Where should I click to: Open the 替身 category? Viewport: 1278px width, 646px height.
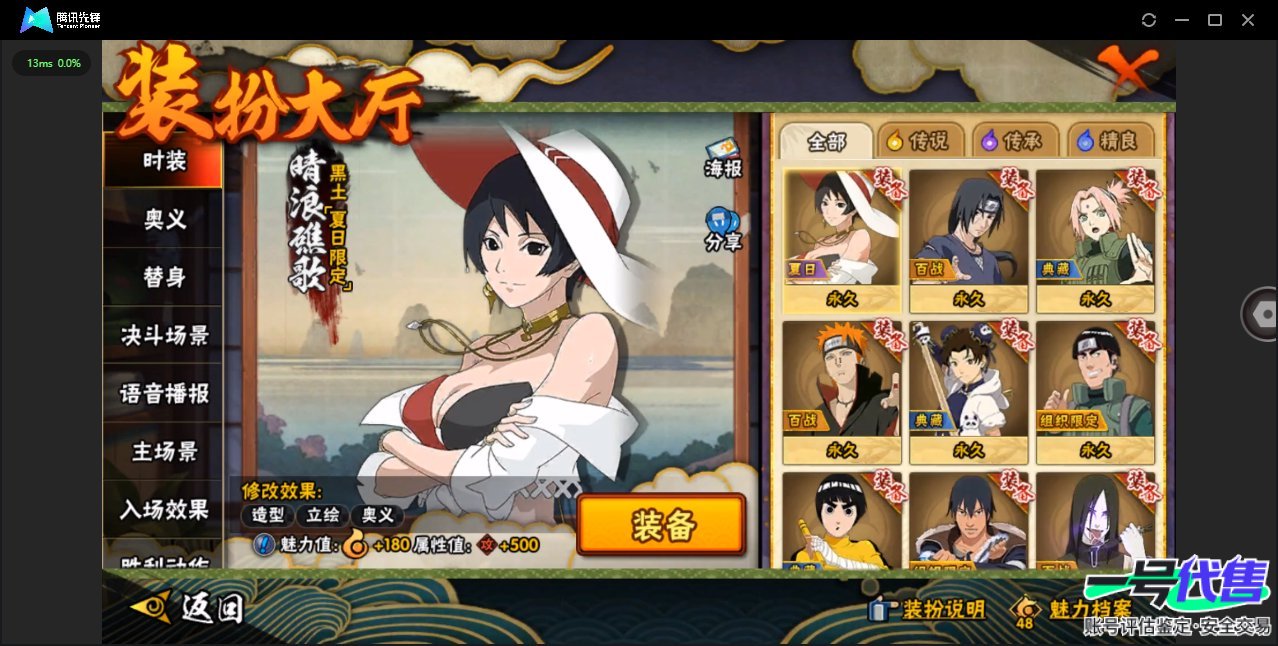coord(164,277)
